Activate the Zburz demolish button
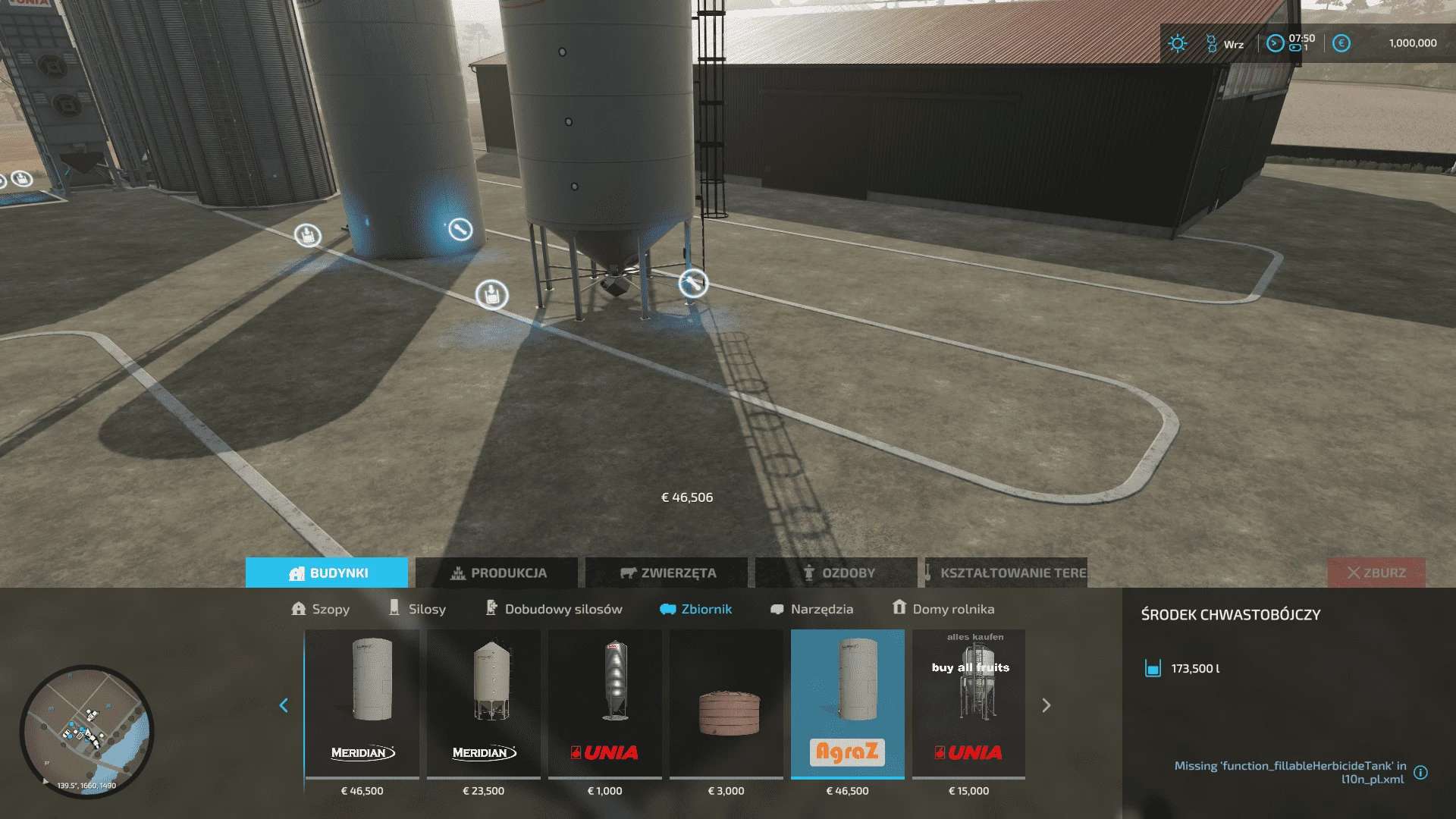The height and width of the screenshot is (819, 1456). click(1376, 573)
